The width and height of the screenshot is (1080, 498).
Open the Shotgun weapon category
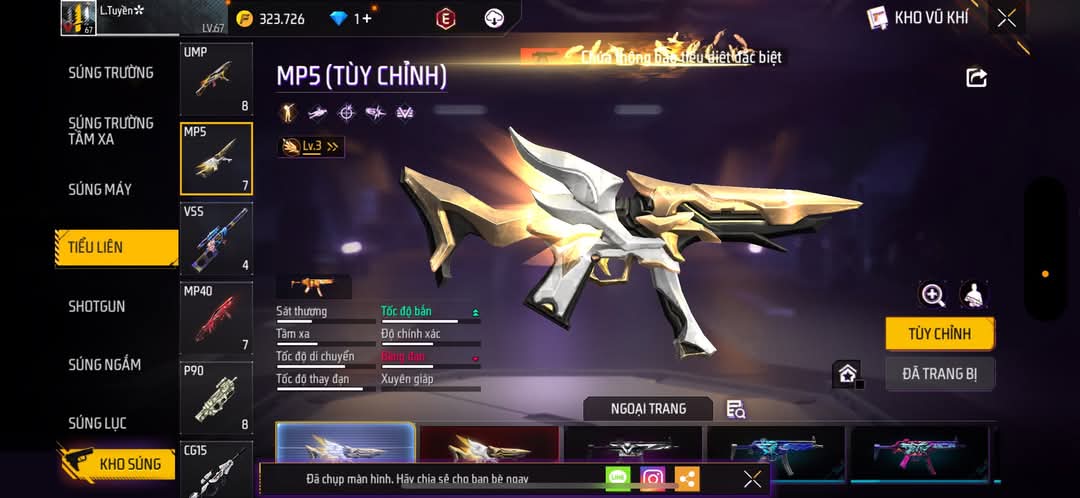(97, 306)
